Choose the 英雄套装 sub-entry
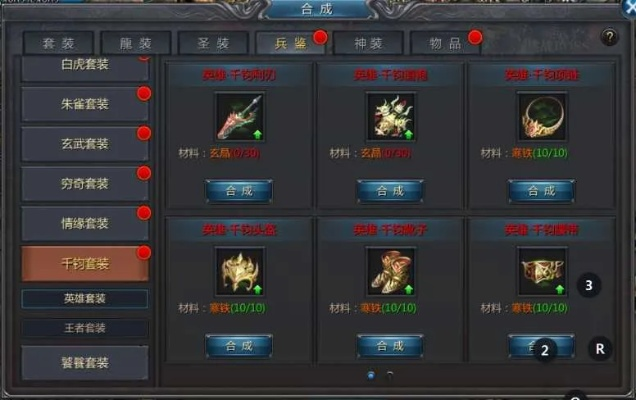Image resolution: width=636 pixels, height=400 pixels. click(x=85, y=299)
